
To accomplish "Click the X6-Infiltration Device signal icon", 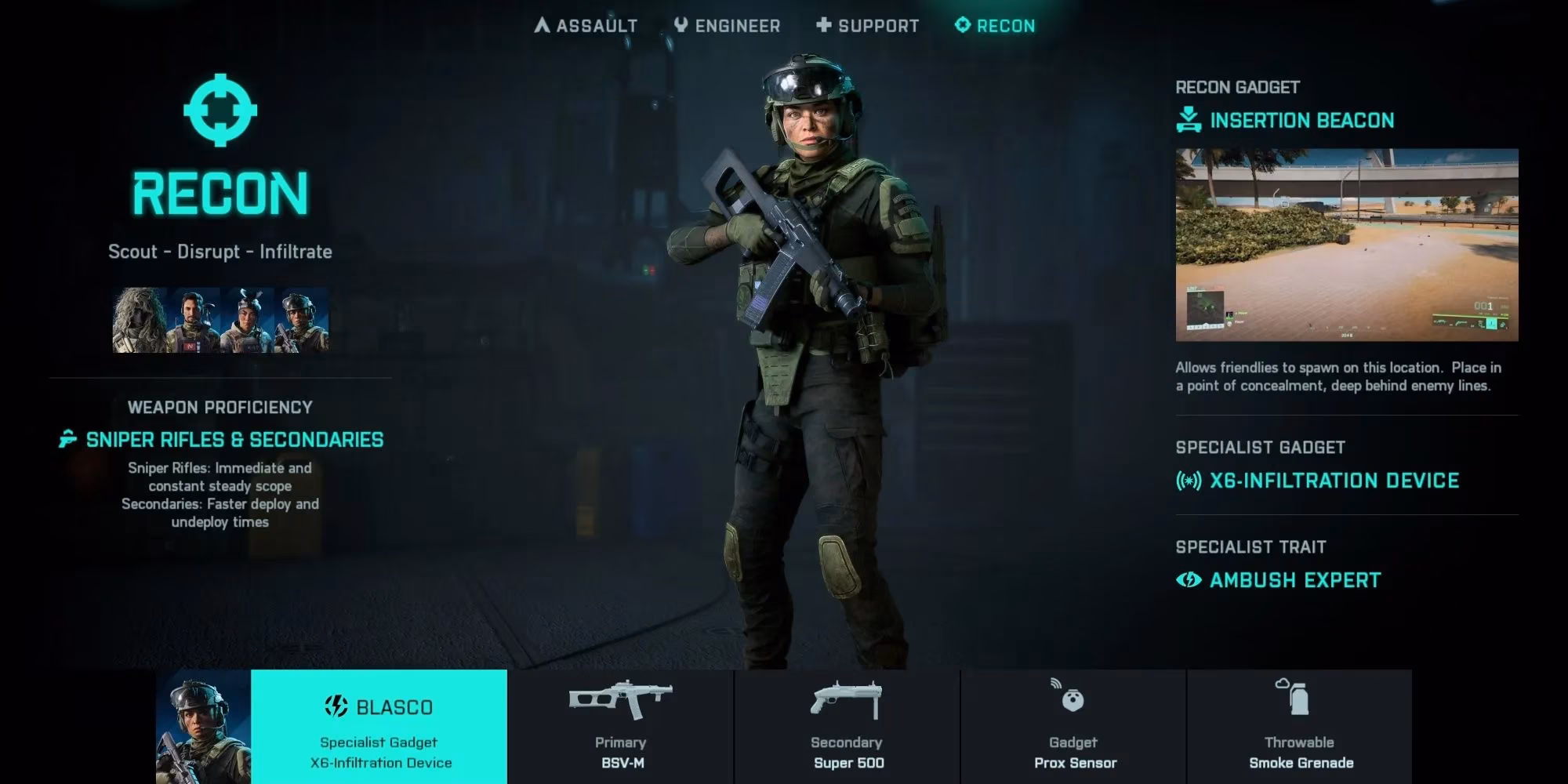I will coord(1189,481).
